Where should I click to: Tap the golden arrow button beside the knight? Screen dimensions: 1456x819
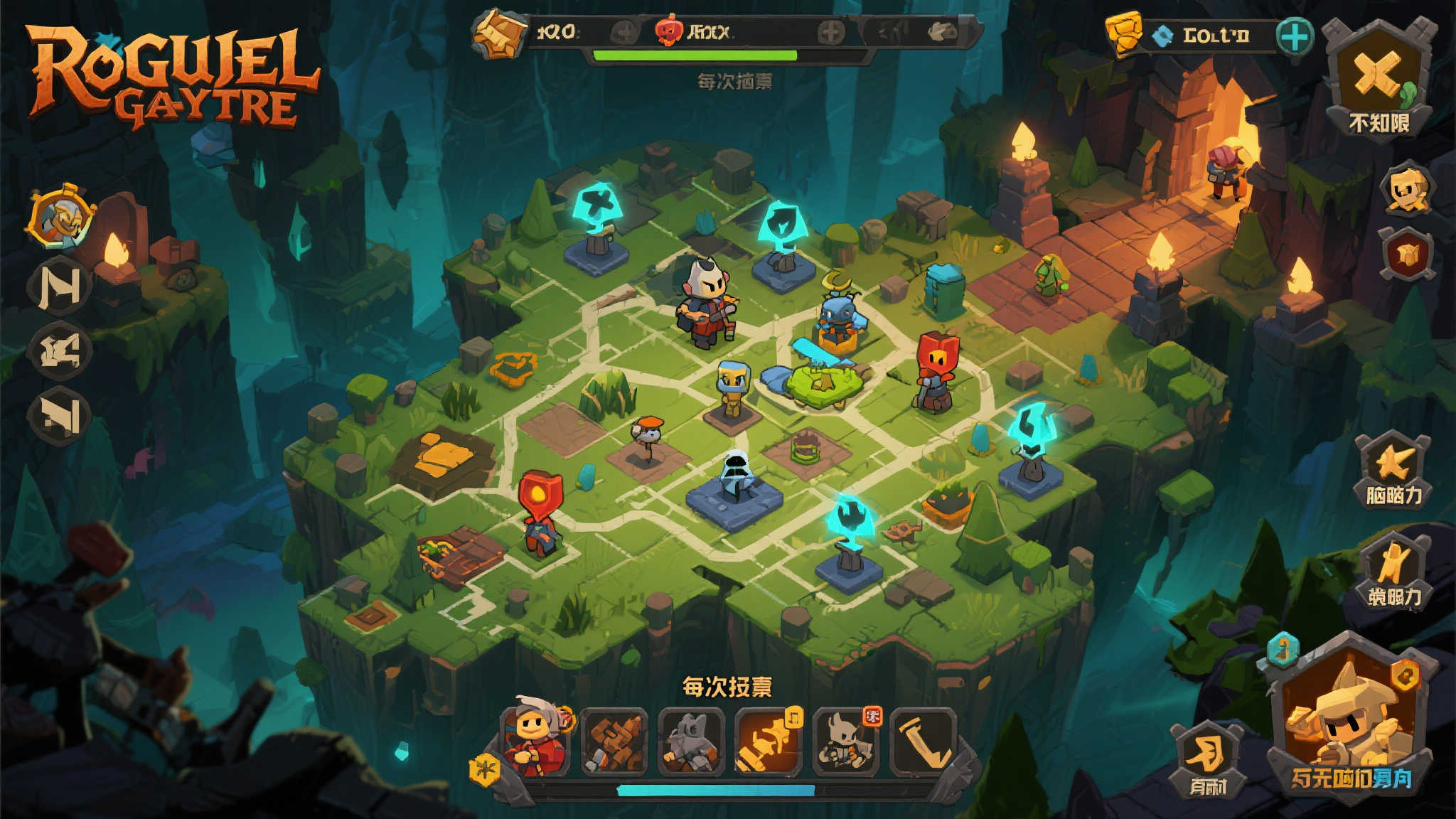point(1208,757)
